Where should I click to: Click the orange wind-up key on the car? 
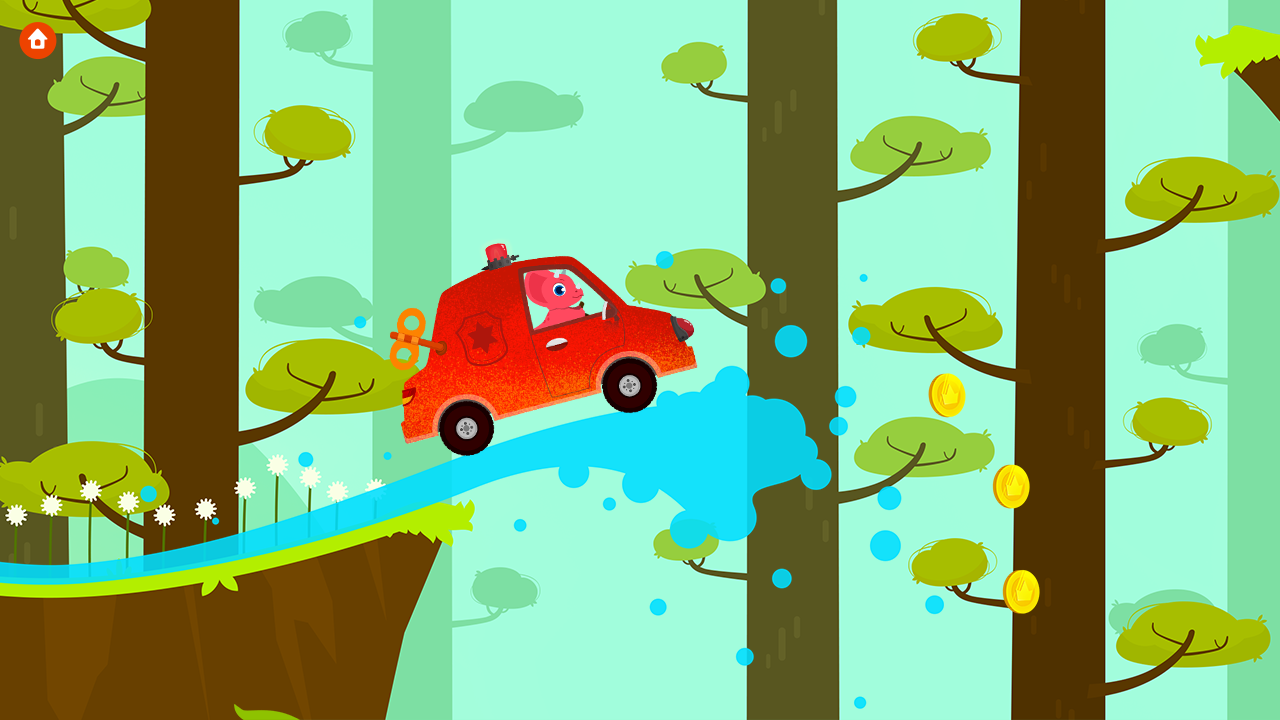(x=409, y=337)
